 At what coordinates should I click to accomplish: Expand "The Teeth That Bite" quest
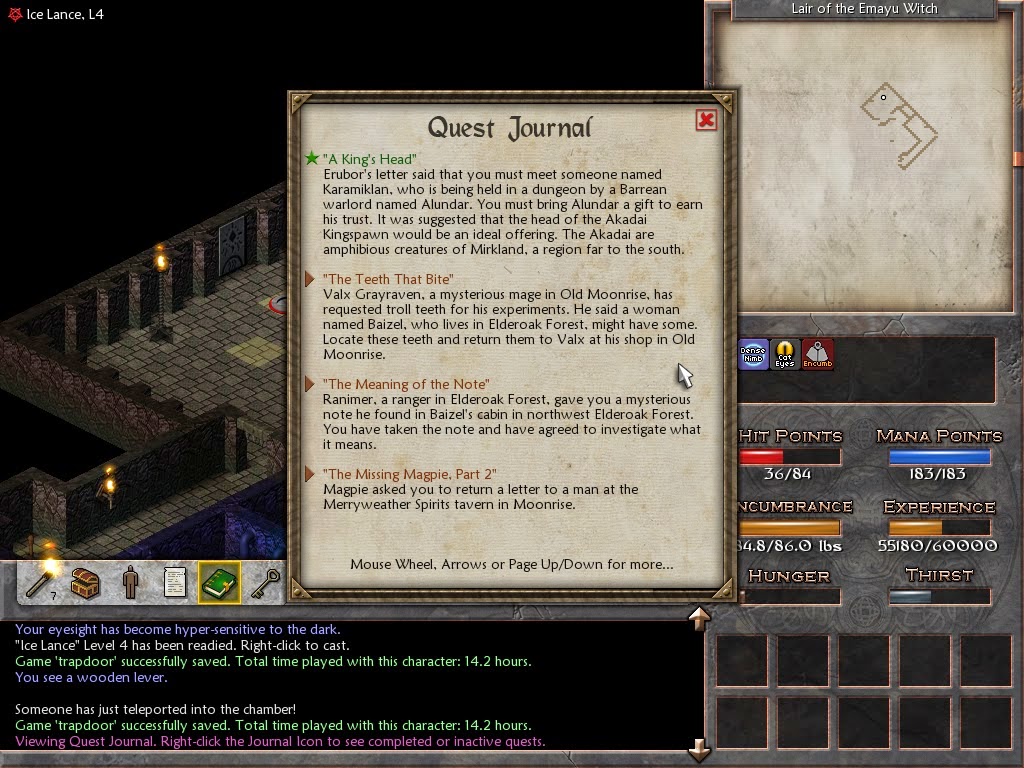[x=387, y=279]
